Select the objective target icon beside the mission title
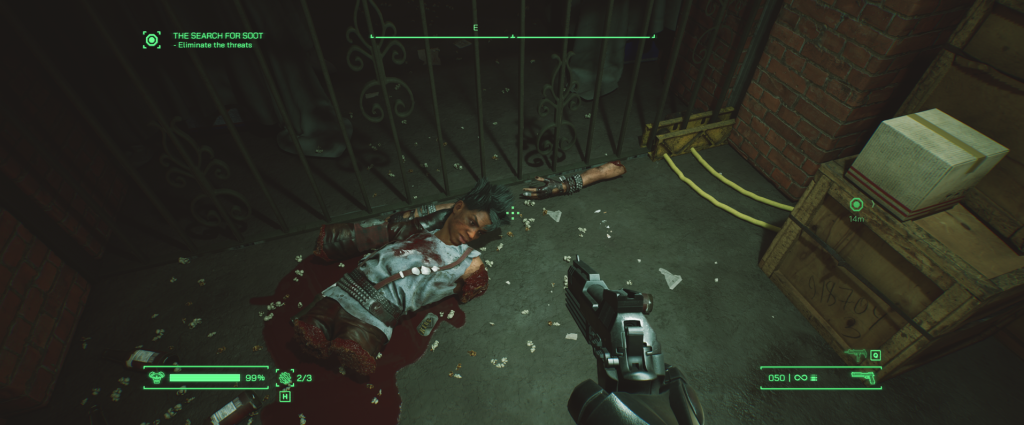1024x425 pixels. pyautogui.click(x=152, y=40)
